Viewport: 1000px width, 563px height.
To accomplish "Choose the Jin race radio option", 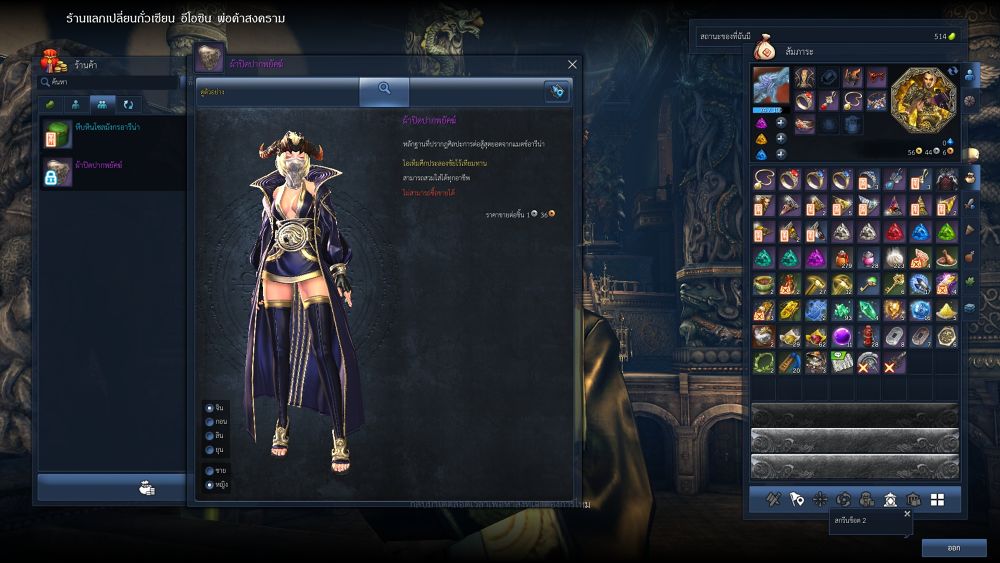I will [209, 408].
